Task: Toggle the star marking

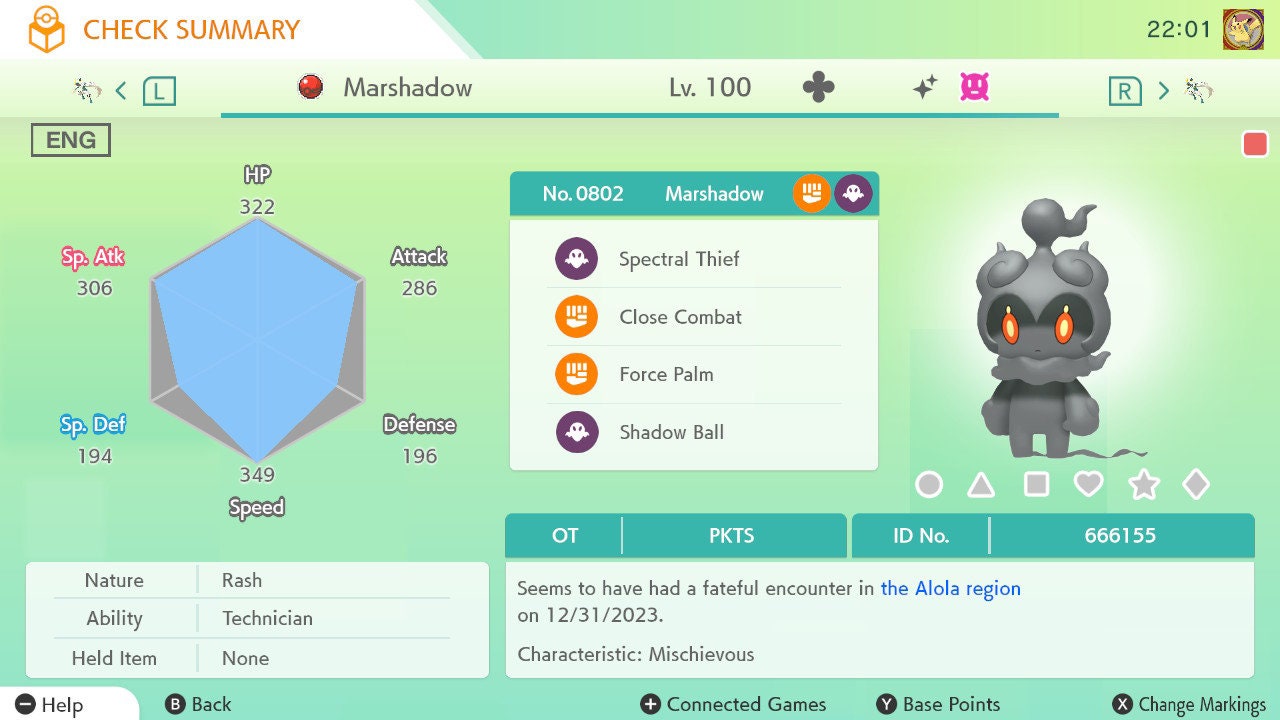Action: [x=1143, y=485]
